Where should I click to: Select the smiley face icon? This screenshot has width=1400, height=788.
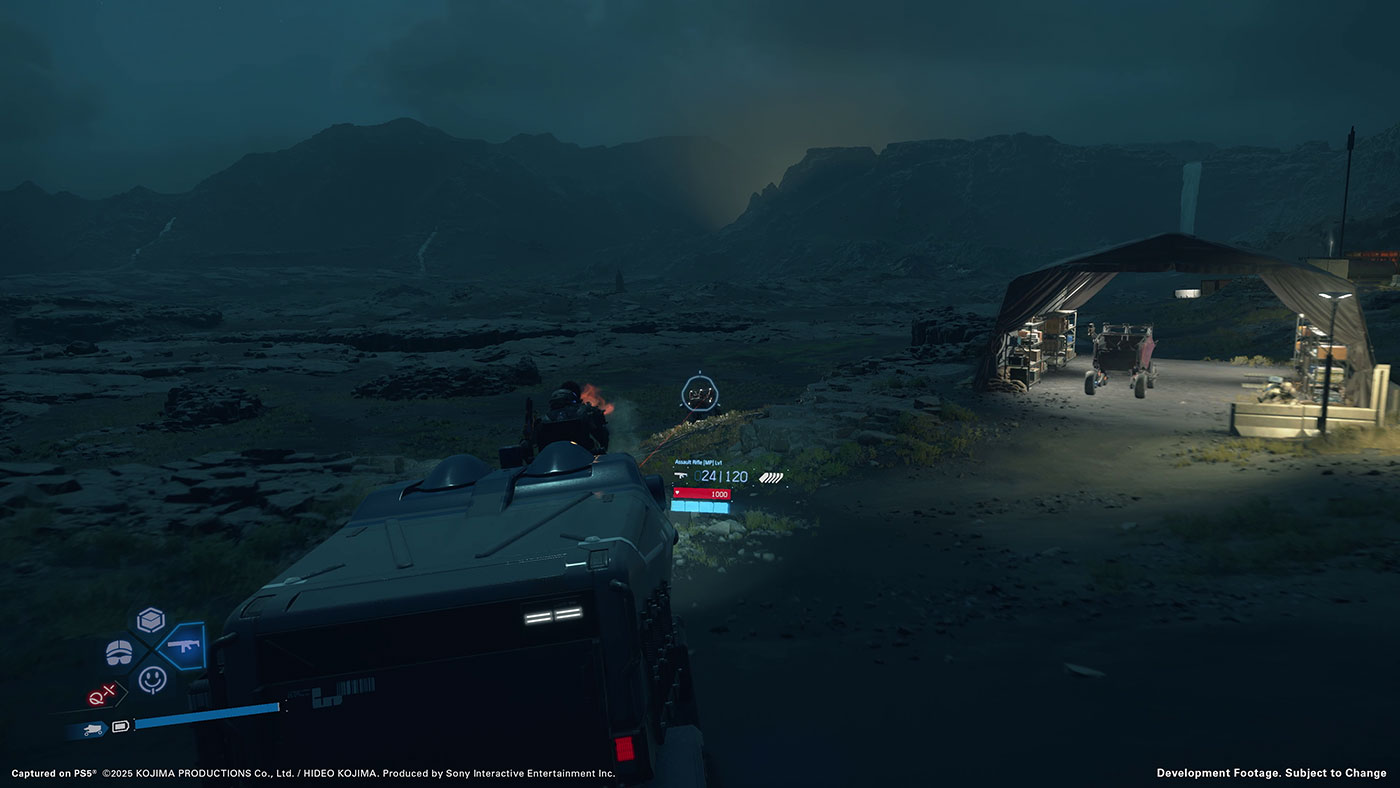point(152,679)
